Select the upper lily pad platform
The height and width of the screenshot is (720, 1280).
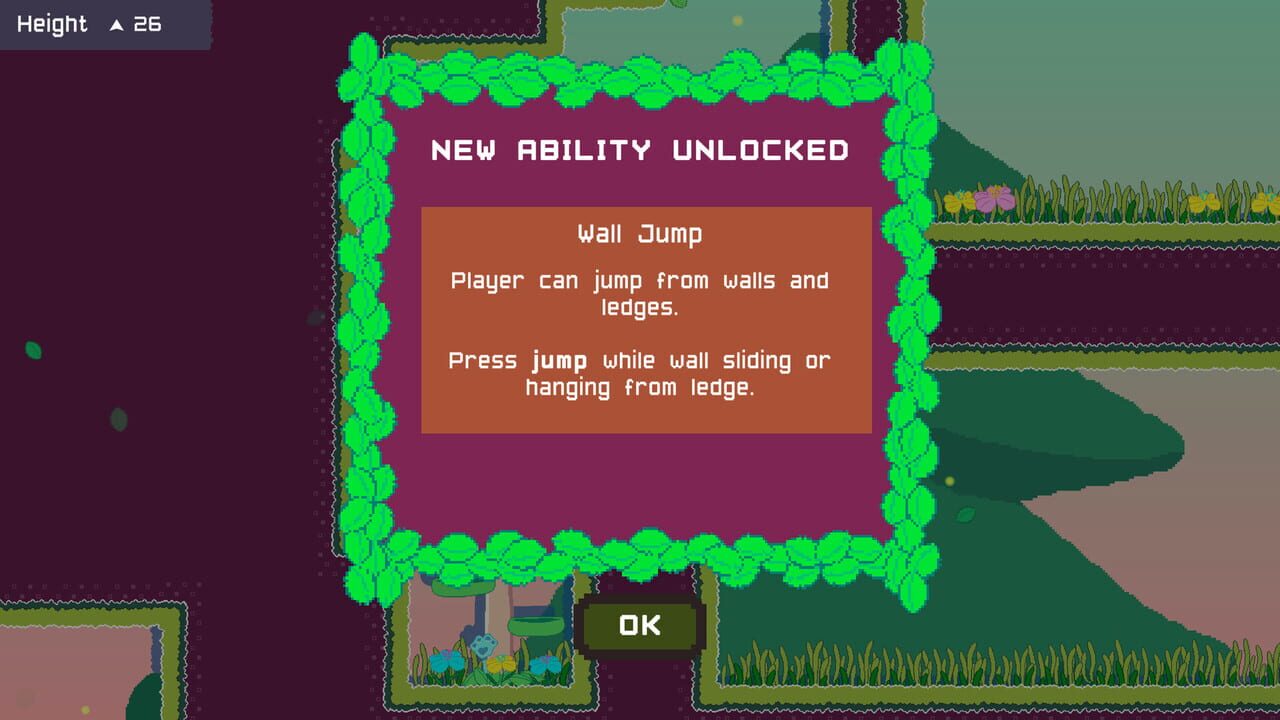[x=464, y=588]
